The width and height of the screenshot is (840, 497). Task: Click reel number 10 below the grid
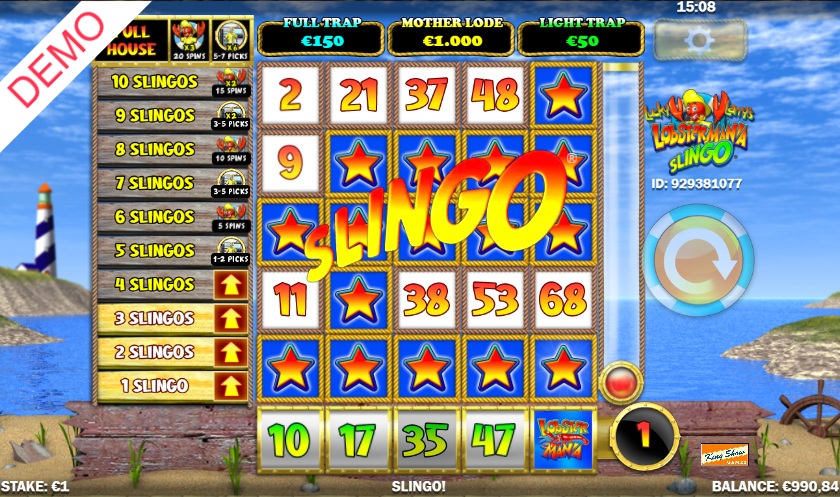(x=289, y=438)
